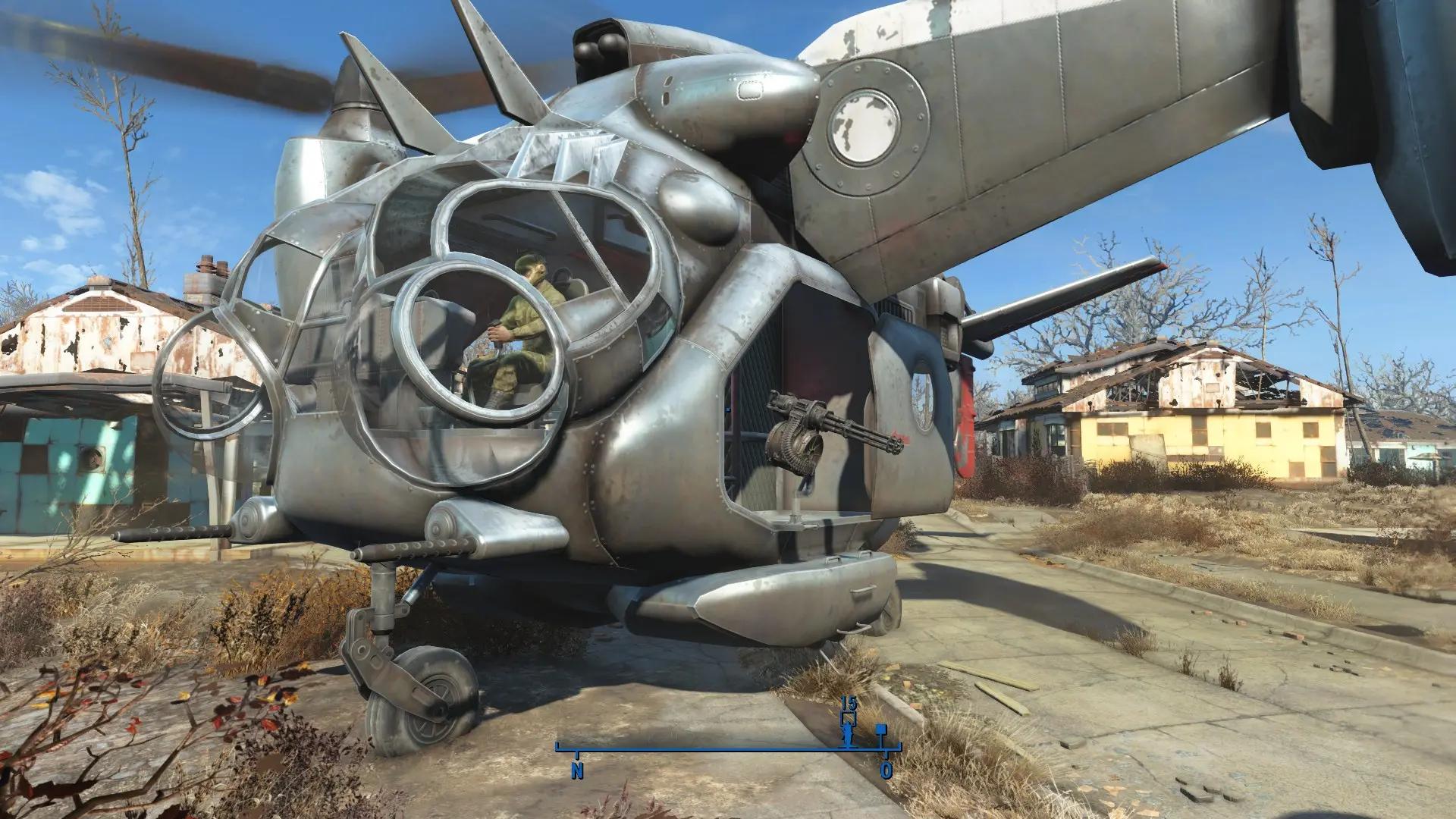Click the statue marker on the compass

point(849,733)
